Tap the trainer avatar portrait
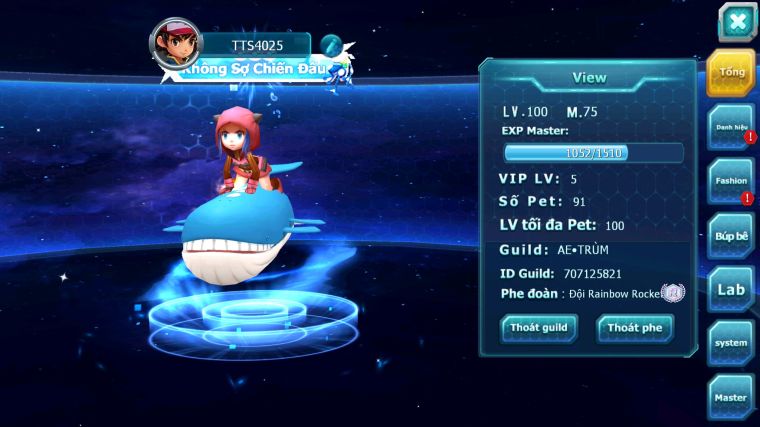The height and width of the screenshot is (427, 760). pos(175,44)
